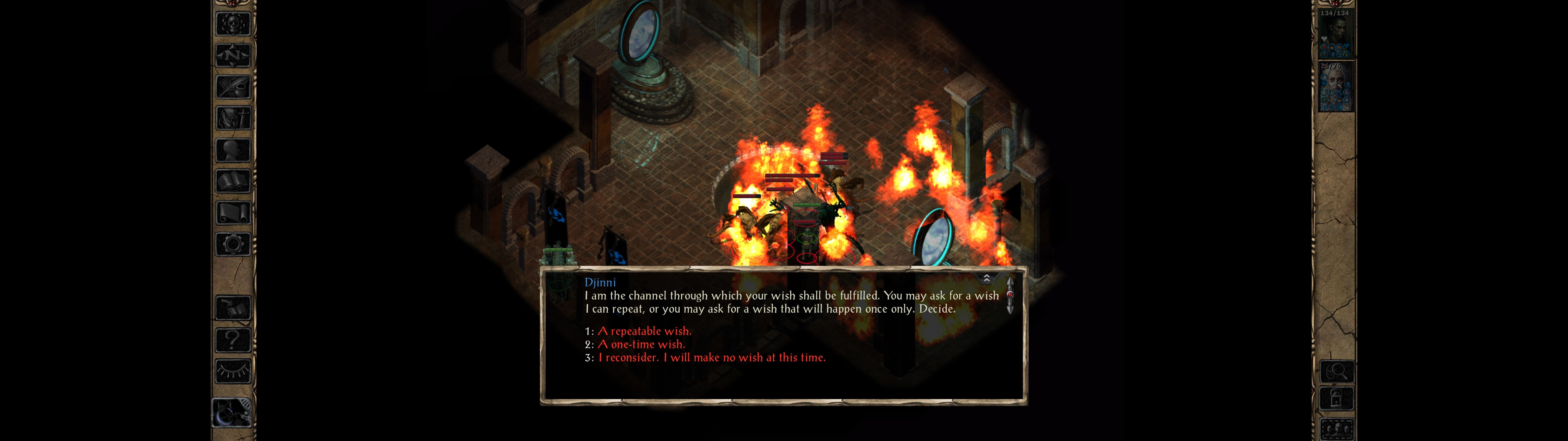Screen dimensions: 1568x441
Task: Rest the party with the moon icon
Action: (x=232, y=413)
